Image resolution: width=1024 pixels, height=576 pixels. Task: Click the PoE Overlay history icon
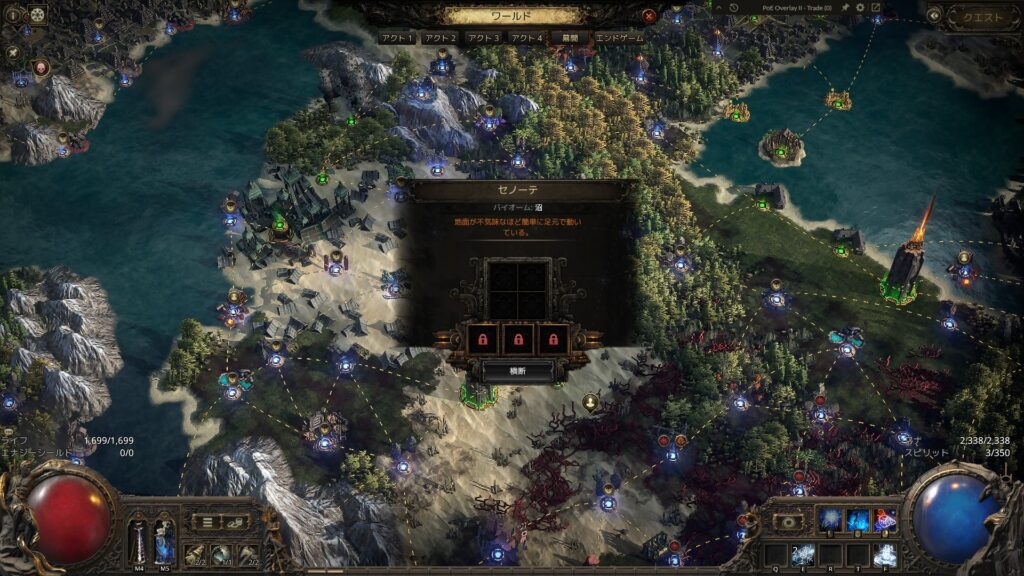pyautogui.click(x=733, y=8)
